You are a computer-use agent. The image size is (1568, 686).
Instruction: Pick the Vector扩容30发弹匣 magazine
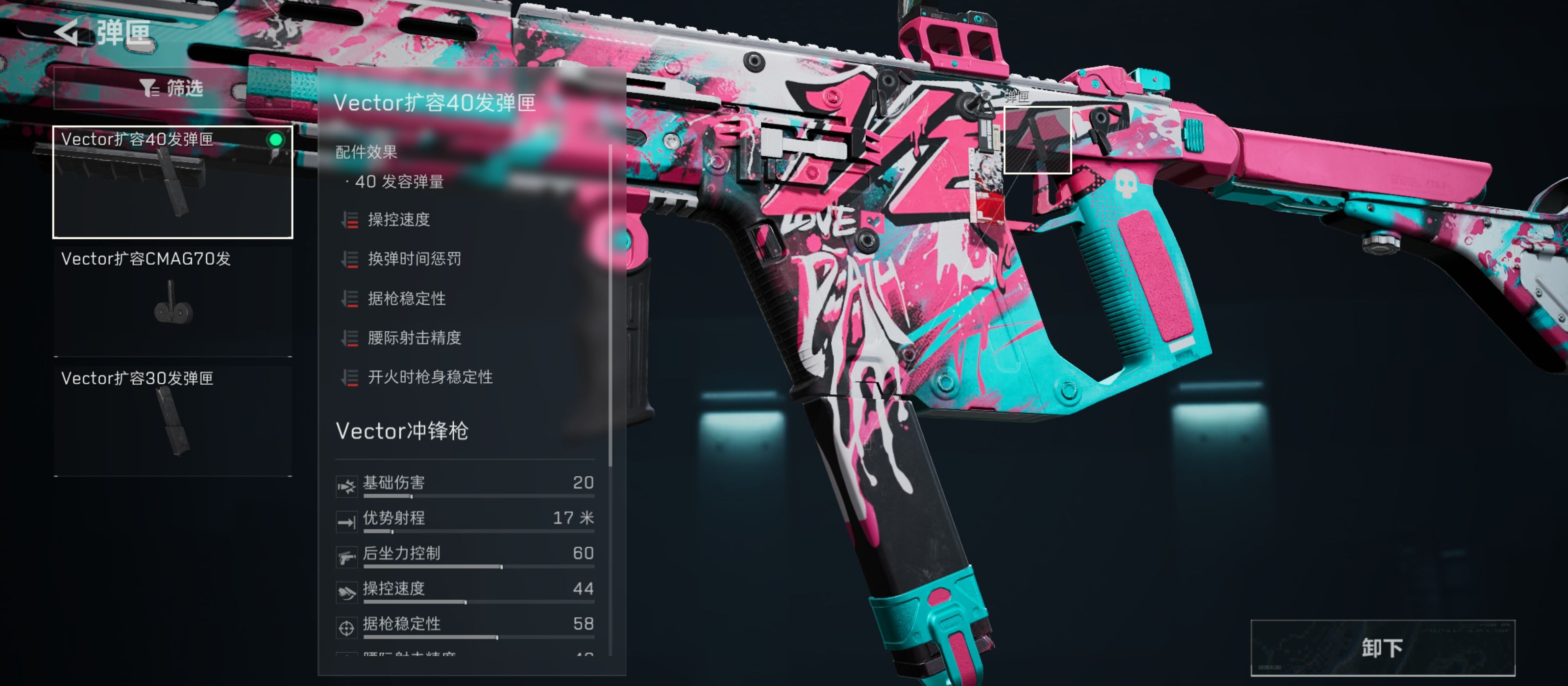[173, 420]
